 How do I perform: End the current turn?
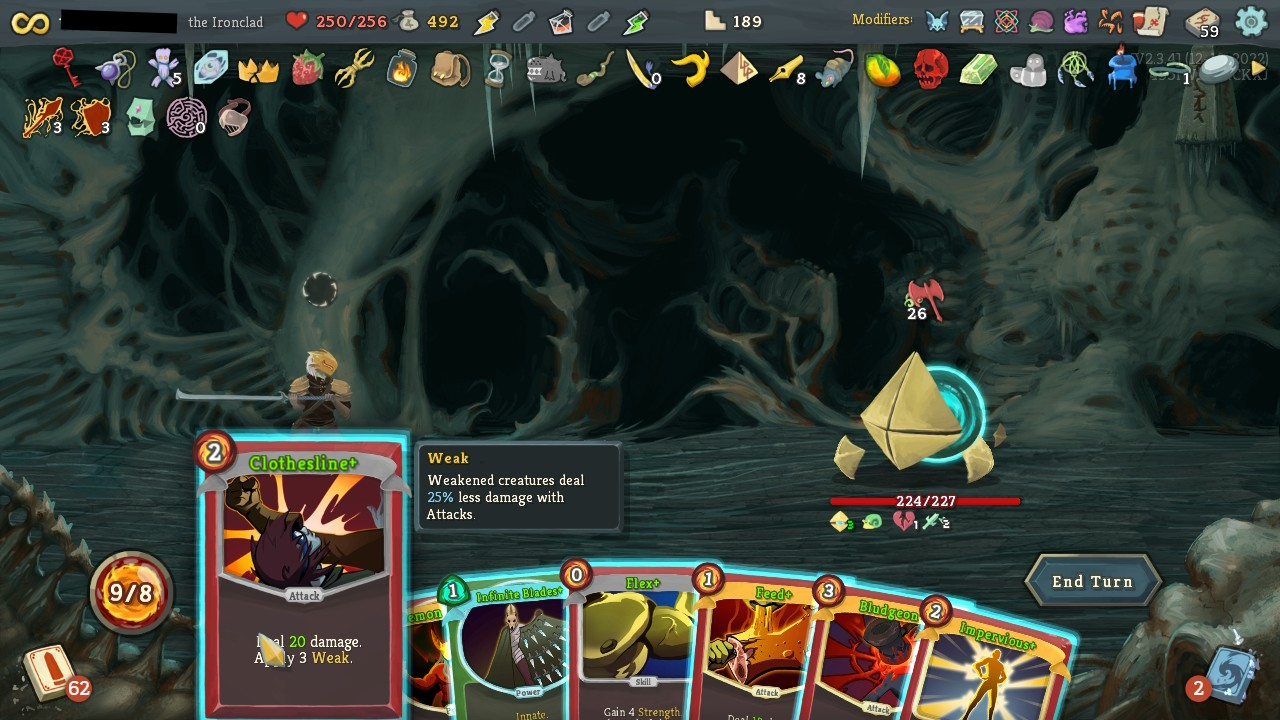pyautogui.click(x=1092, y=582)
